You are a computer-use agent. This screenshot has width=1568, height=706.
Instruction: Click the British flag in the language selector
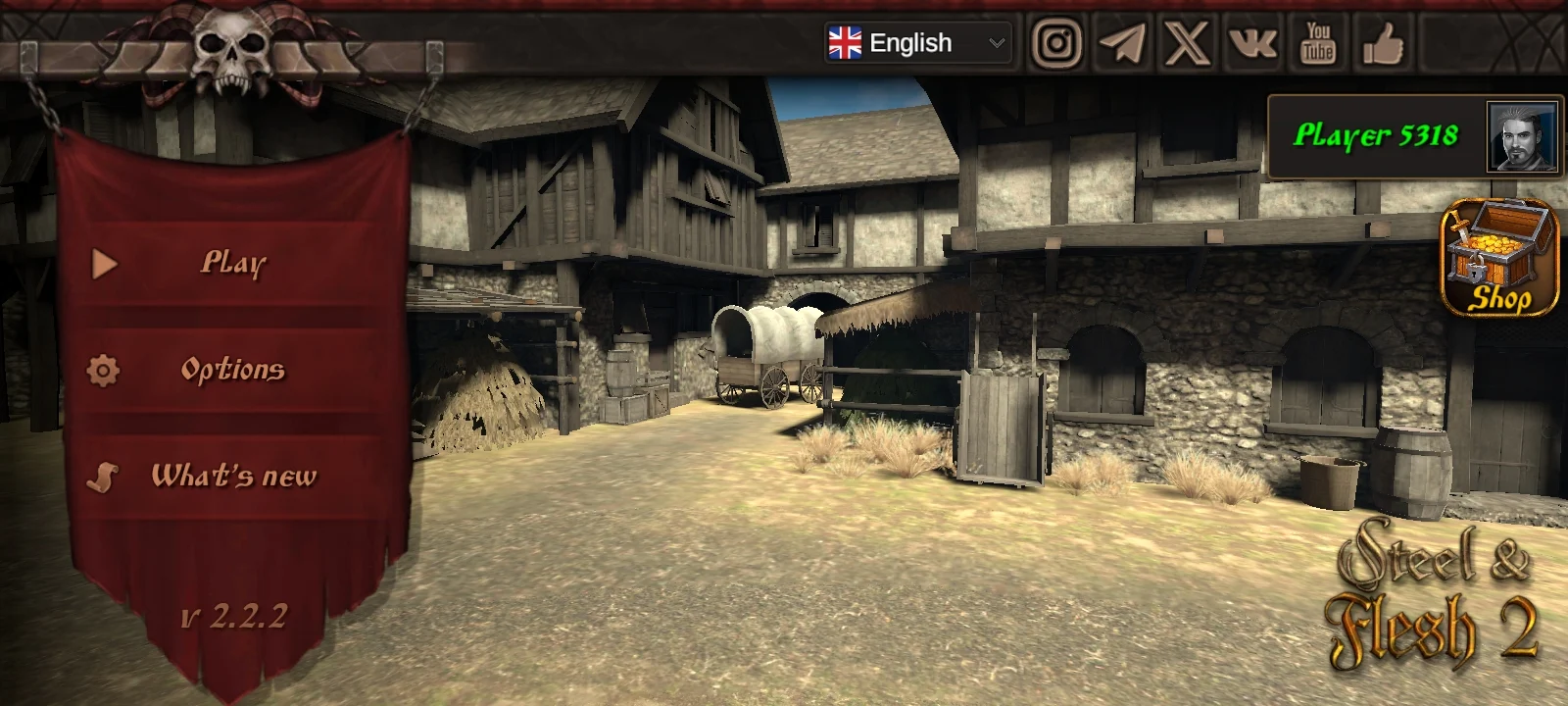(x=844, y=42)
